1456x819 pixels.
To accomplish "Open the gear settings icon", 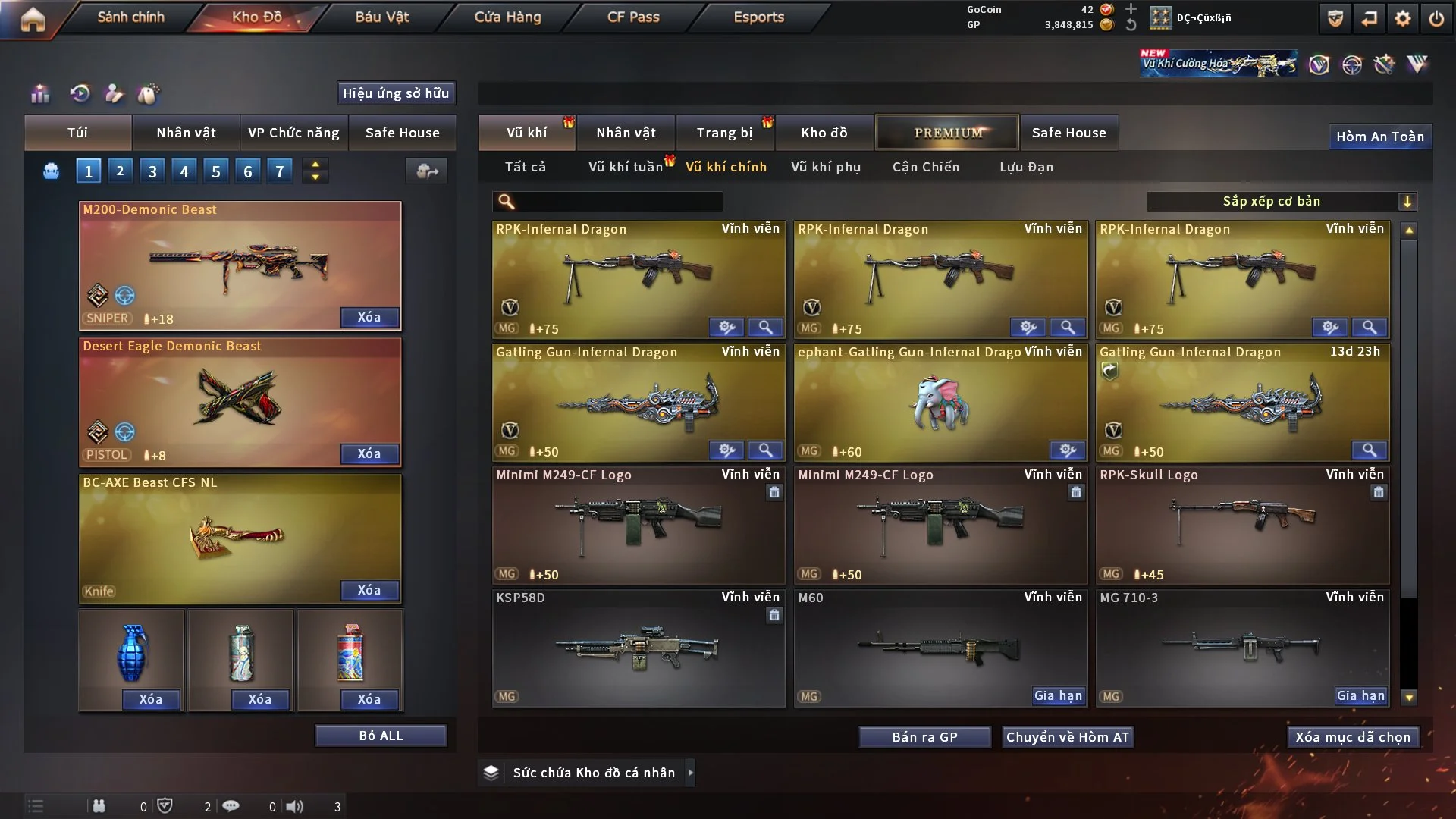I will click(x=1403, y=18).
